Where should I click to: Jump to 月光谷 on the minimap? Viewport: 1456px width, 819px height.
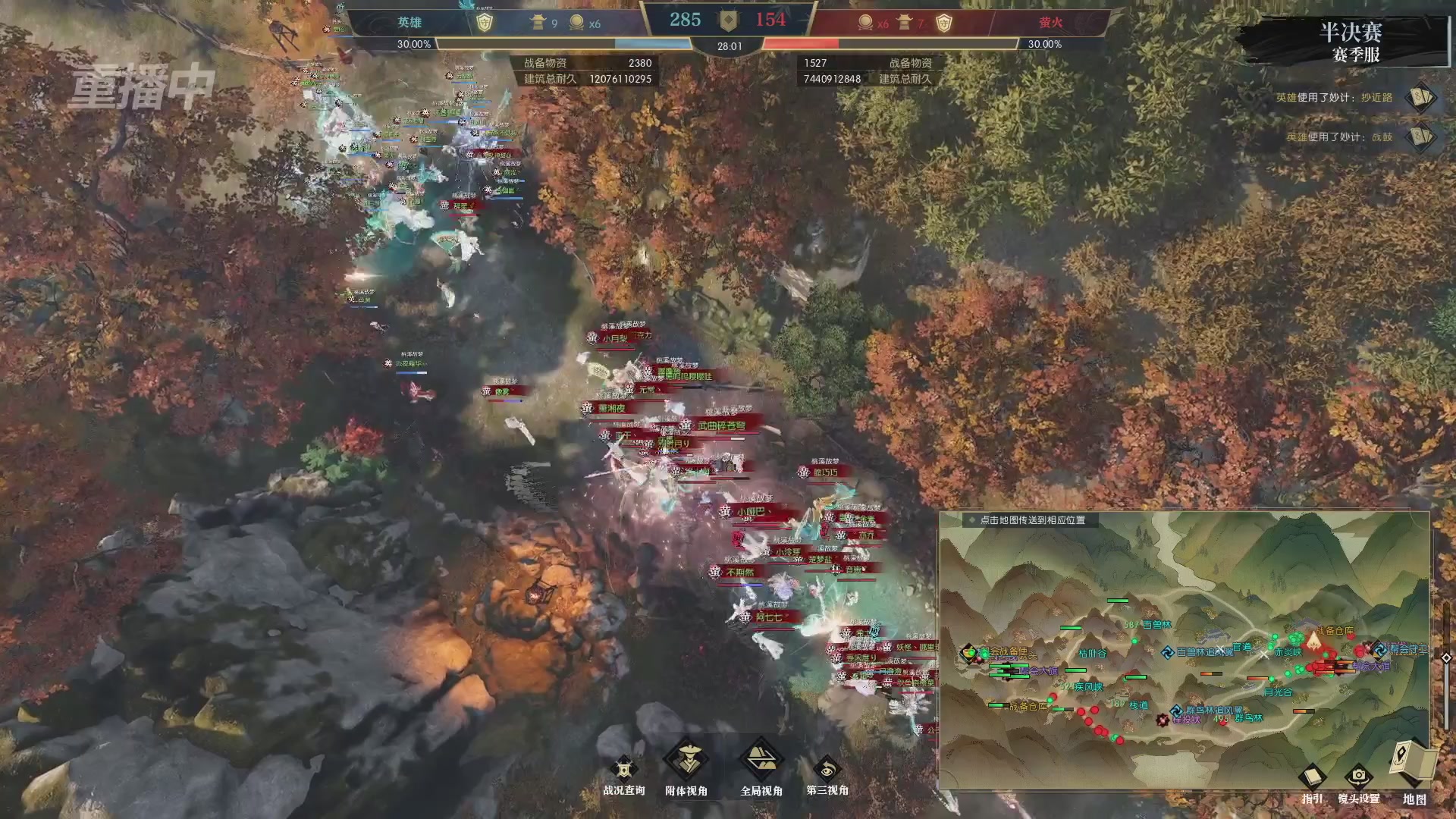[1278, 692]
